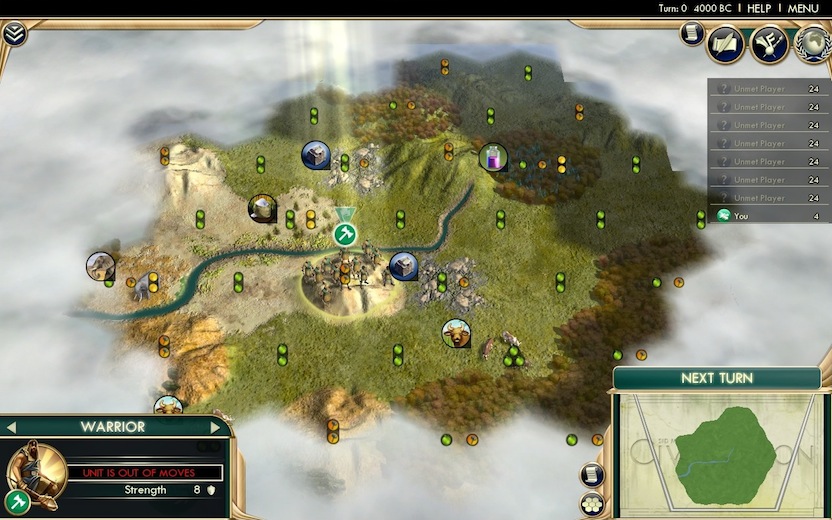Image resolution: width=832 pixels, height=520 pixels.
Task: Open the social policies book icon
Action: coord(726,44)
